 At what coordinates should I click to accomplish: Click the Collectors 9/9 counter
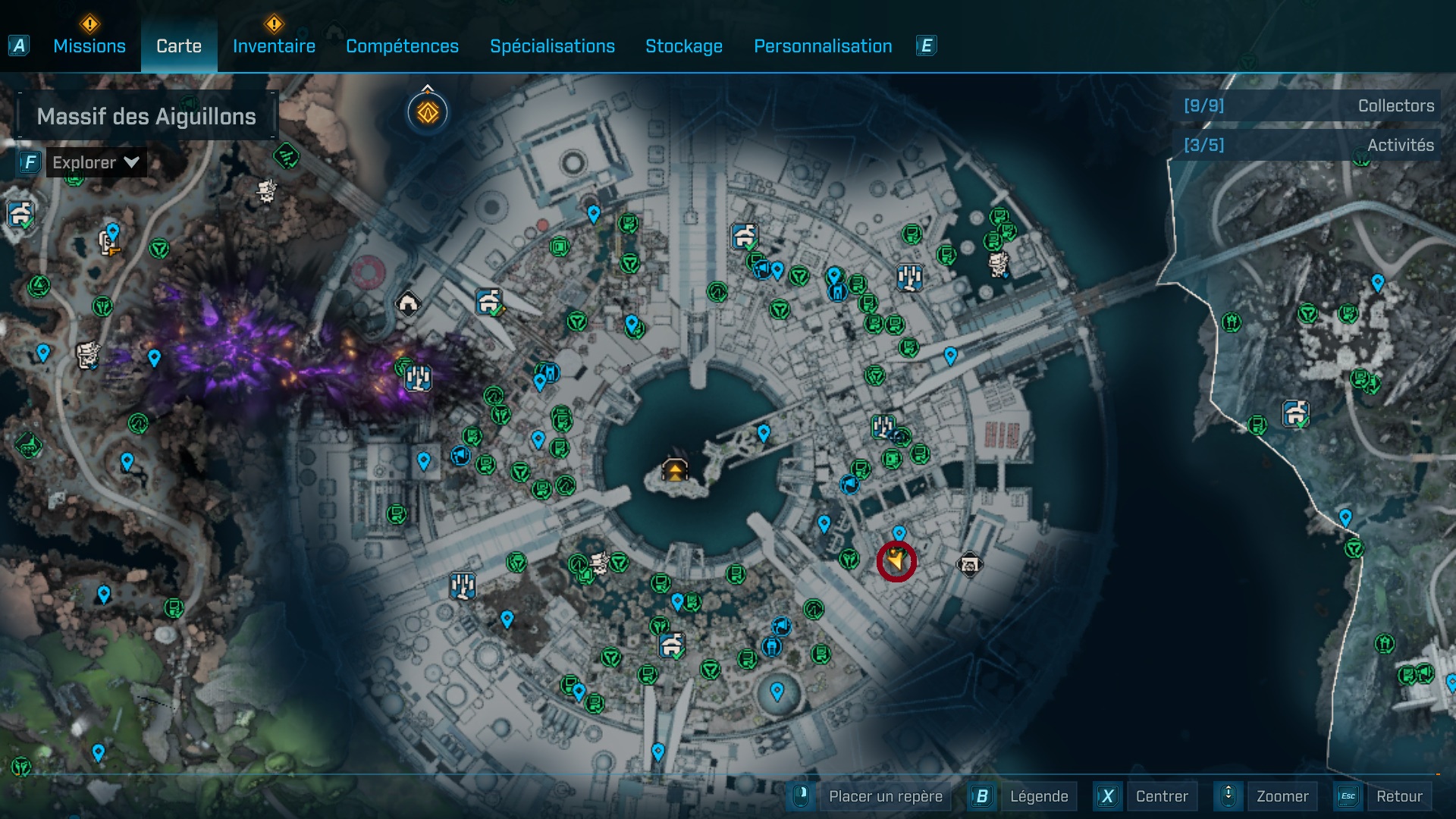pos(1203,106)
